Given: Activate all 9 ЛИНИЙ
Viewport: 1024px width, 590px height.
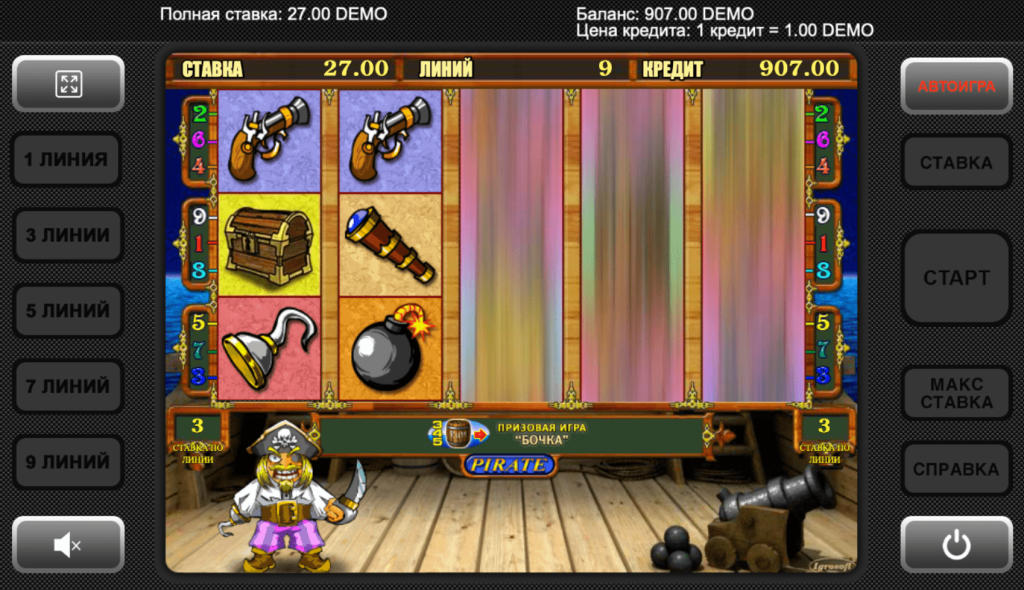Looking at the screenshot, I should (68, 463).
